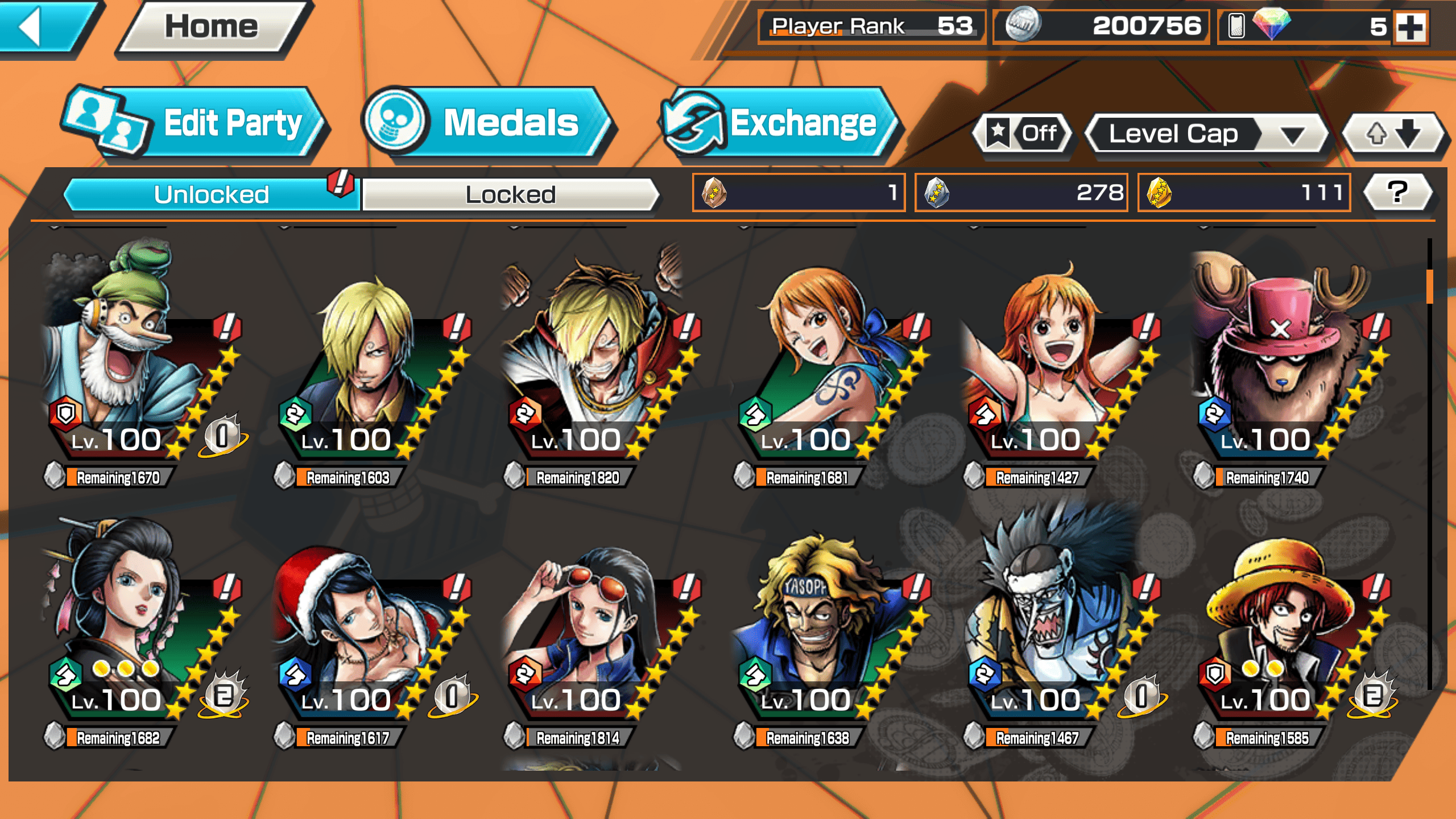Open the Exchange menu
The image size is (1456, 819).
[x=779, y=123]
